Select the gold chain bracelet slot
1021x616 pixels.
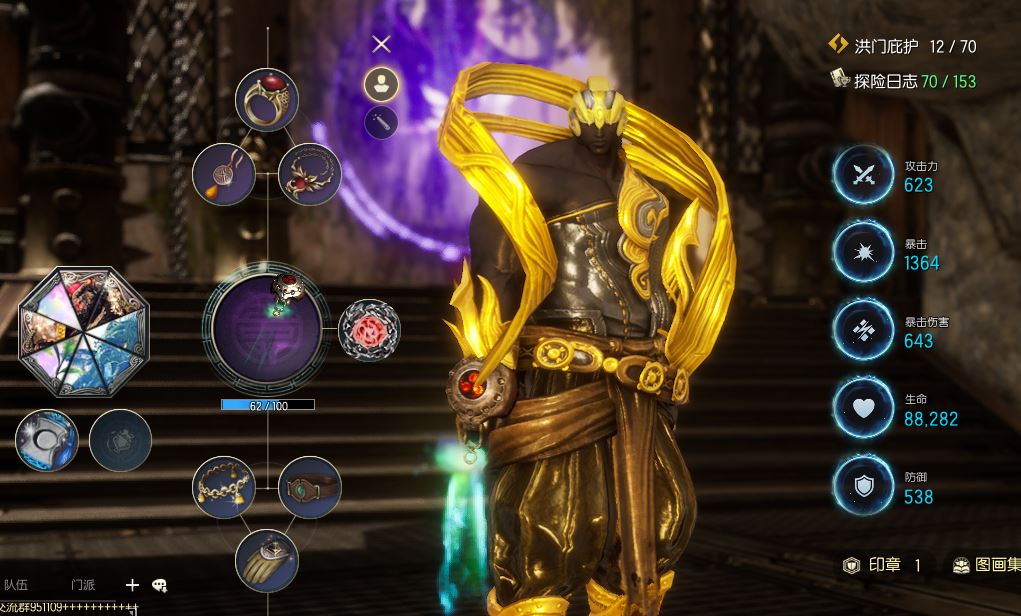click(x=224, y=487)
